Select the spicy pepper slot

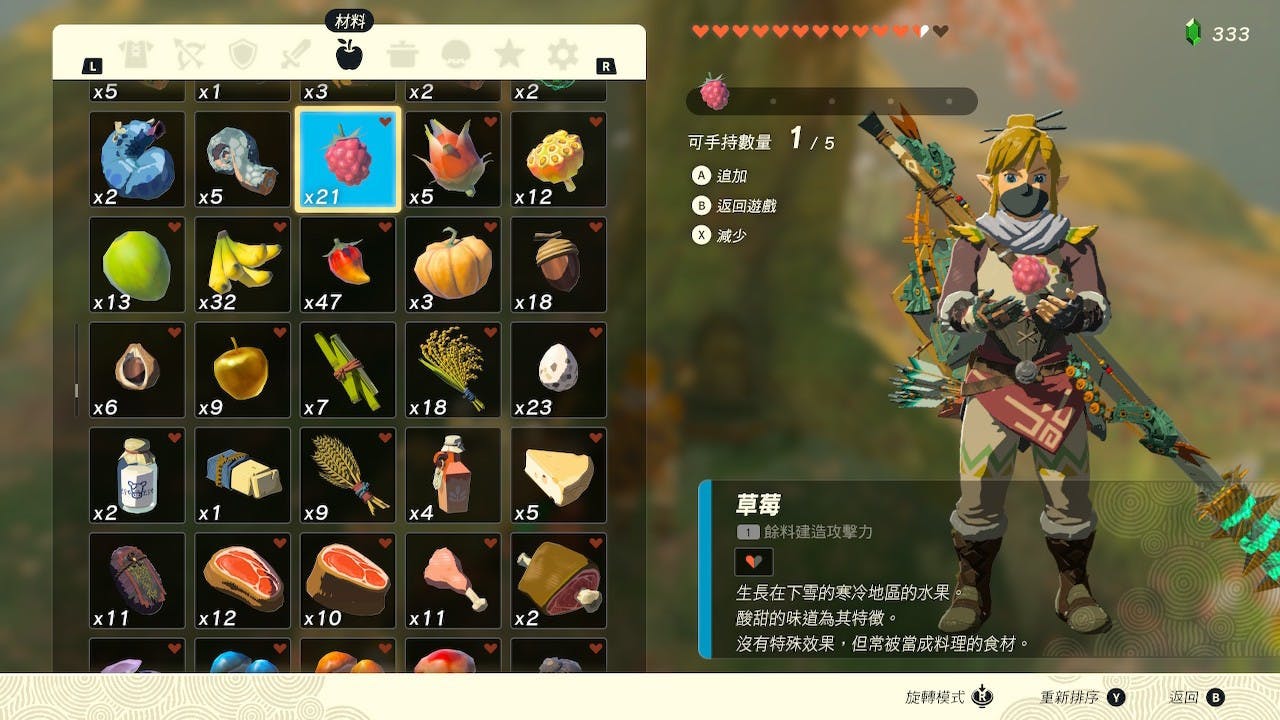(x=348, y=265)
